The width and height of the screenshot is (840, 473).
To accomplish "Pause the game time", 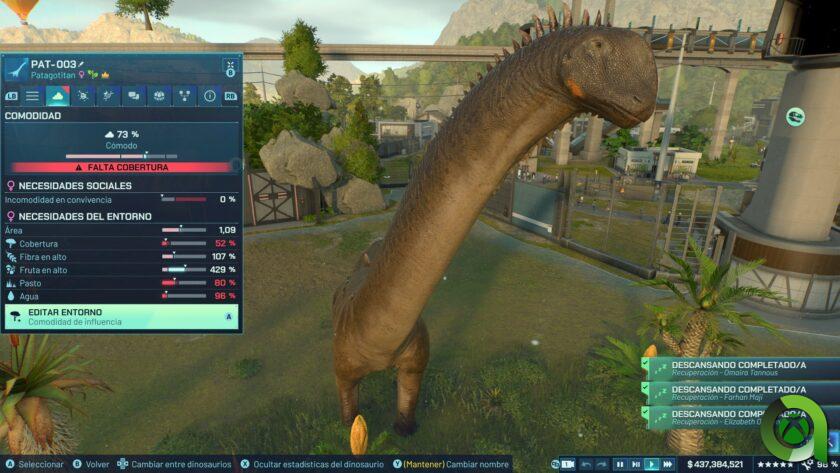I will (x=620, y=464).
